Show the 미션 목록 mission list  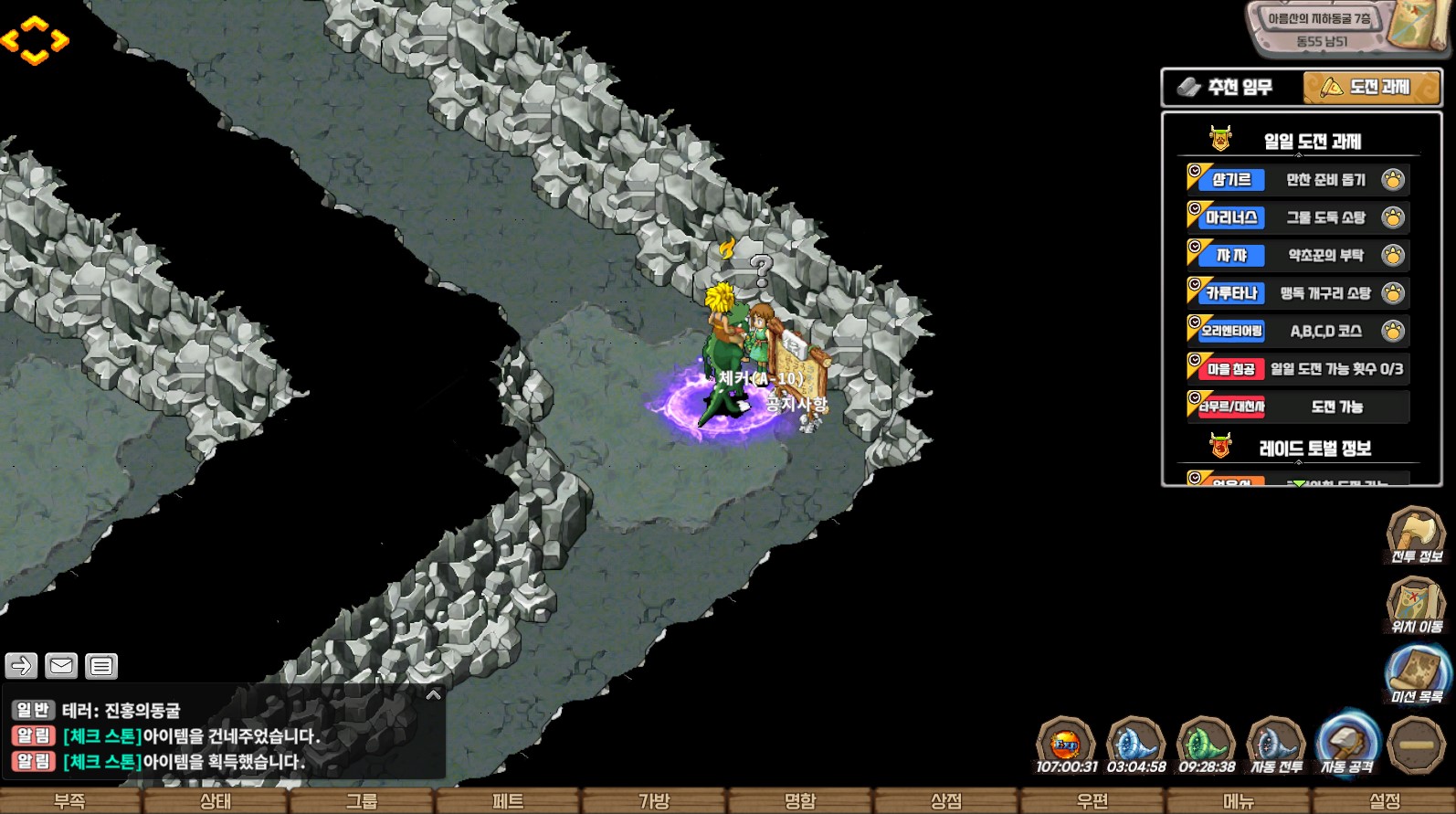(1417, 675)
